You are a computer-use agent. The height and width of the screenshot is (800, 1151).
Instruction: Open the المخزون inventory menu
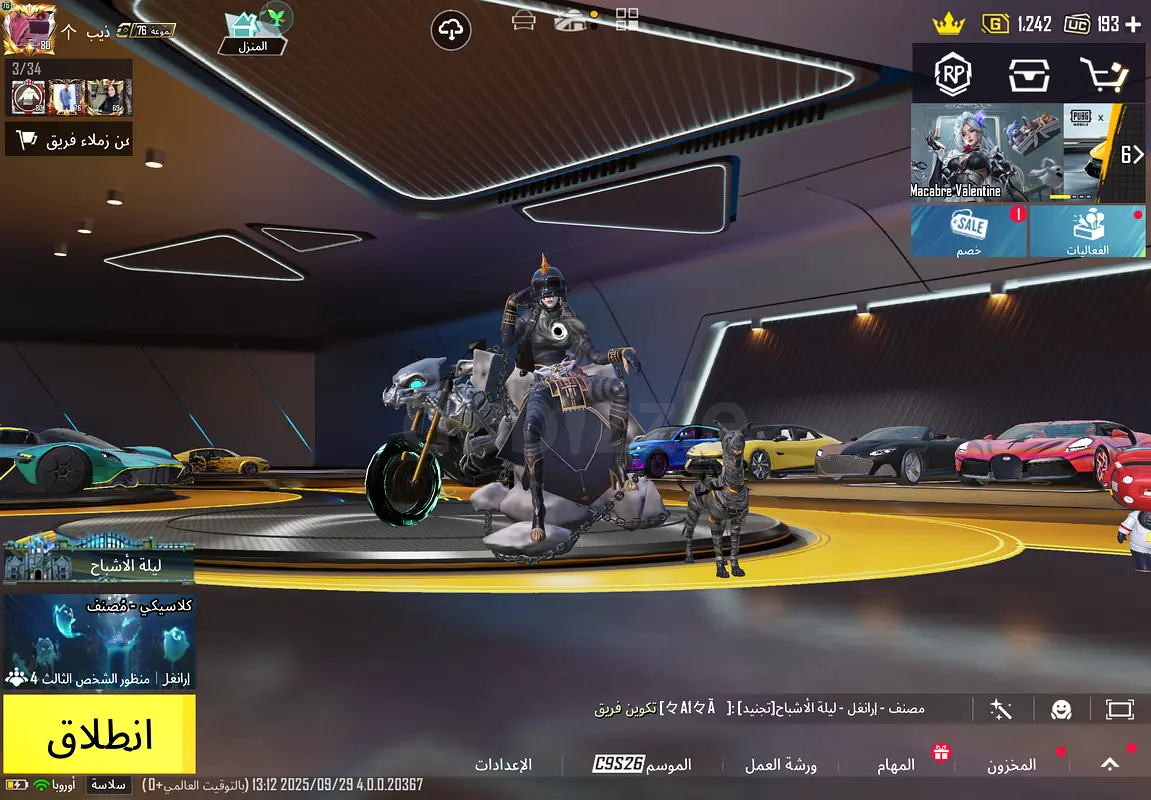point(1012,765)
